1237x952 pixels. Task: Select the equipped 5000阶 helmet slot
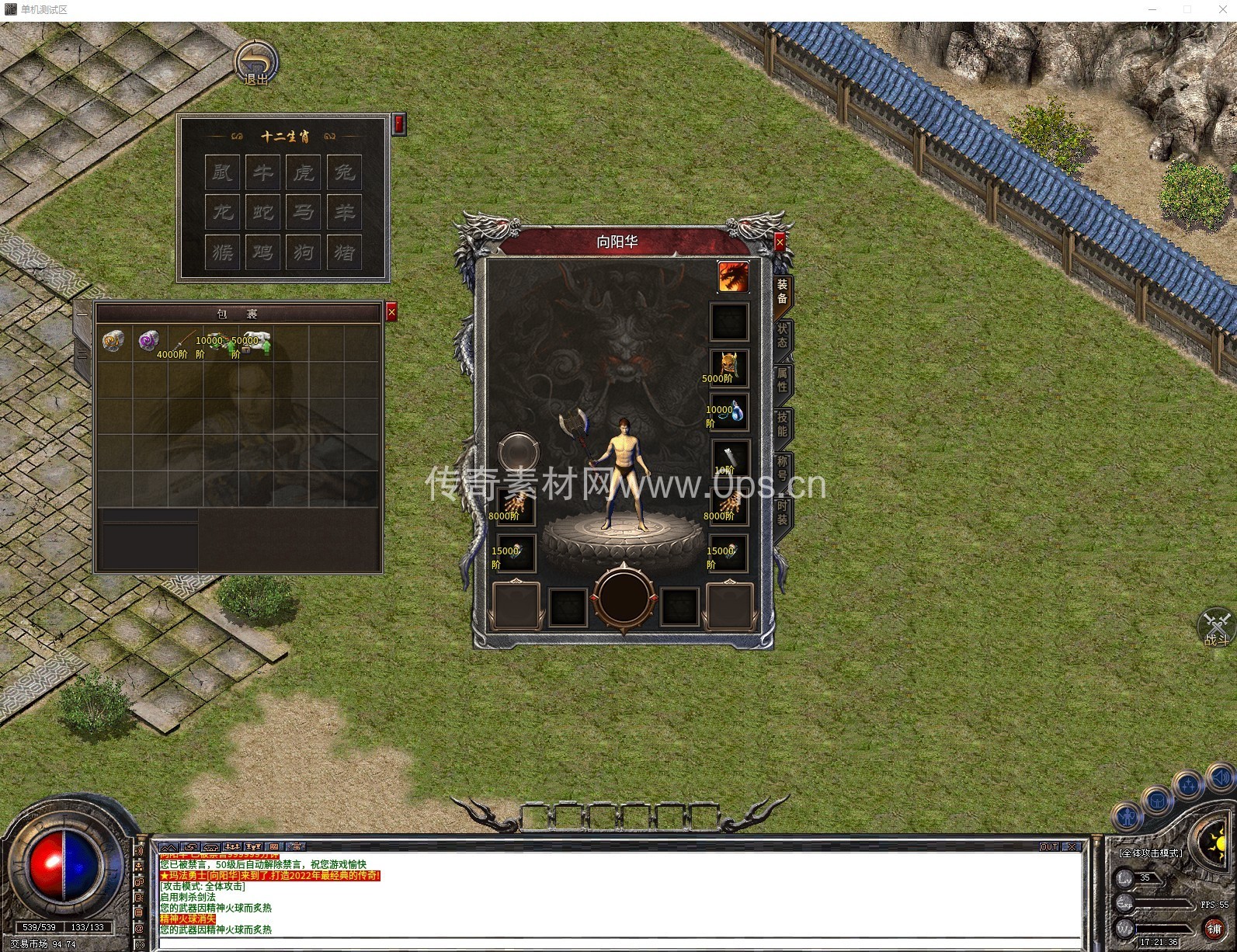pos(729,367)
